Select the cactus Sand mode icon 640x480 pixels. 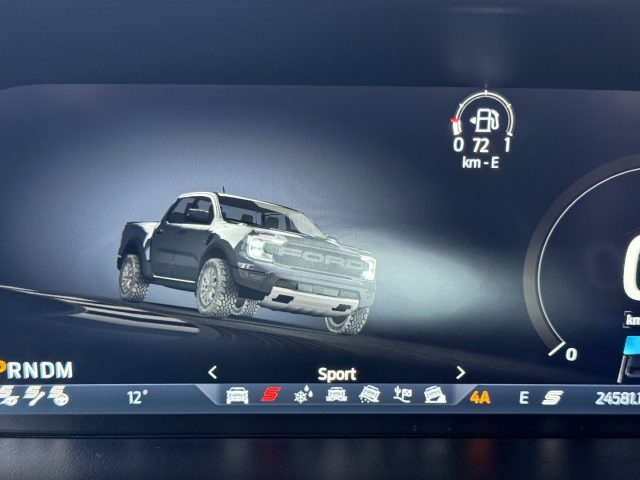point(402,396)
